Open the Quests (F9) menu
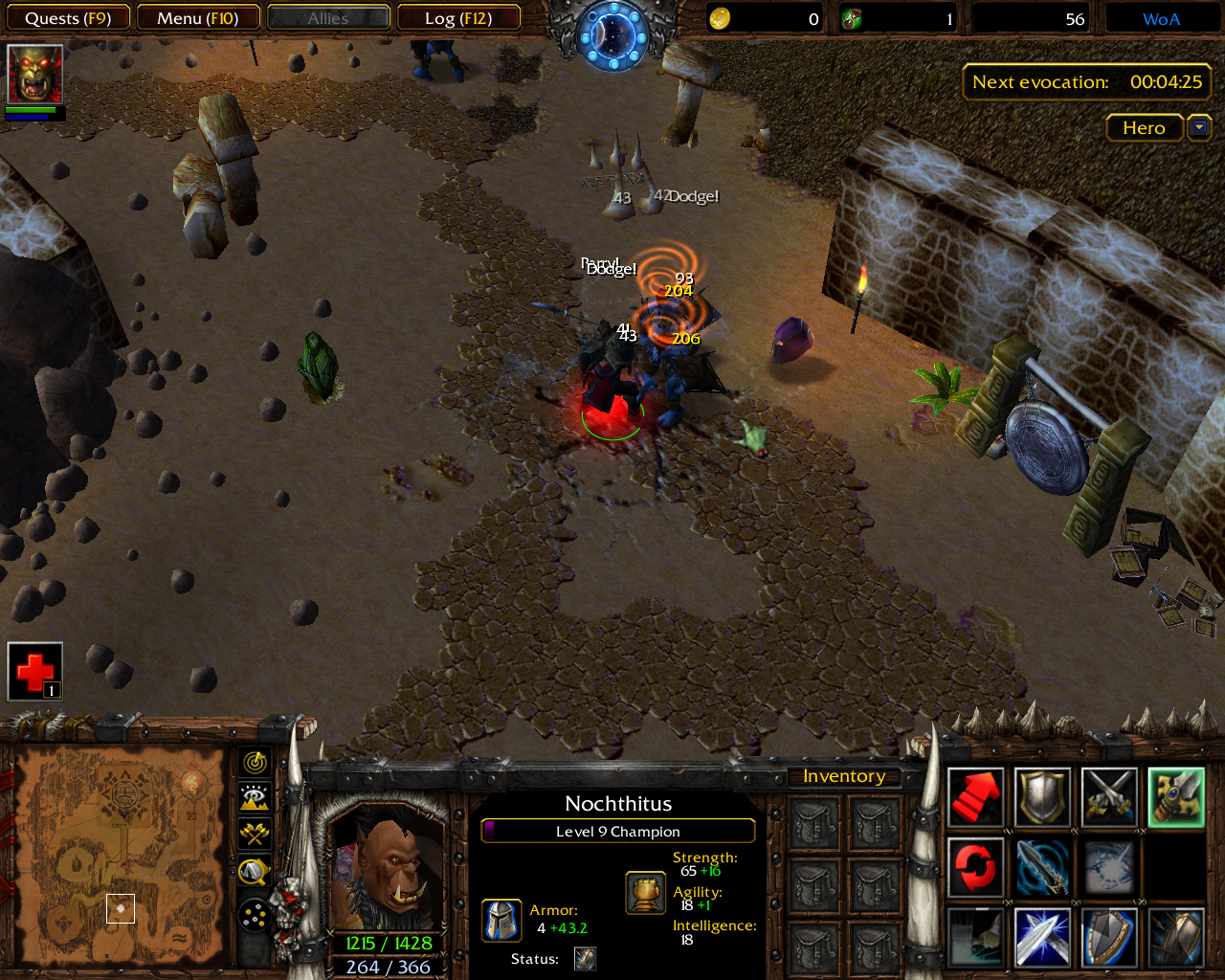Viewport: 1225px width, 980px height. 67,18
